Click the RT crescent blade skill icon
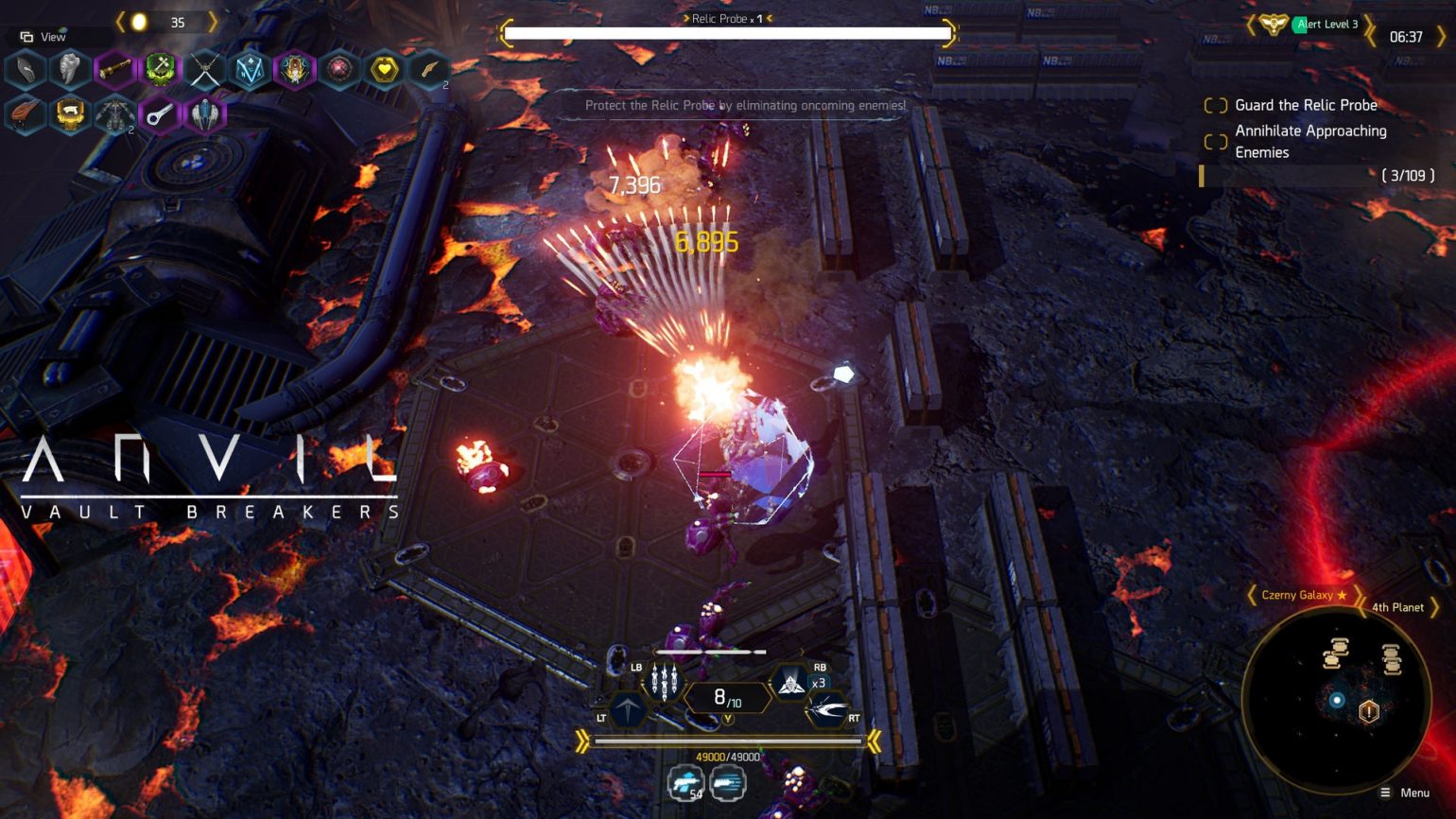 [827, 708]
